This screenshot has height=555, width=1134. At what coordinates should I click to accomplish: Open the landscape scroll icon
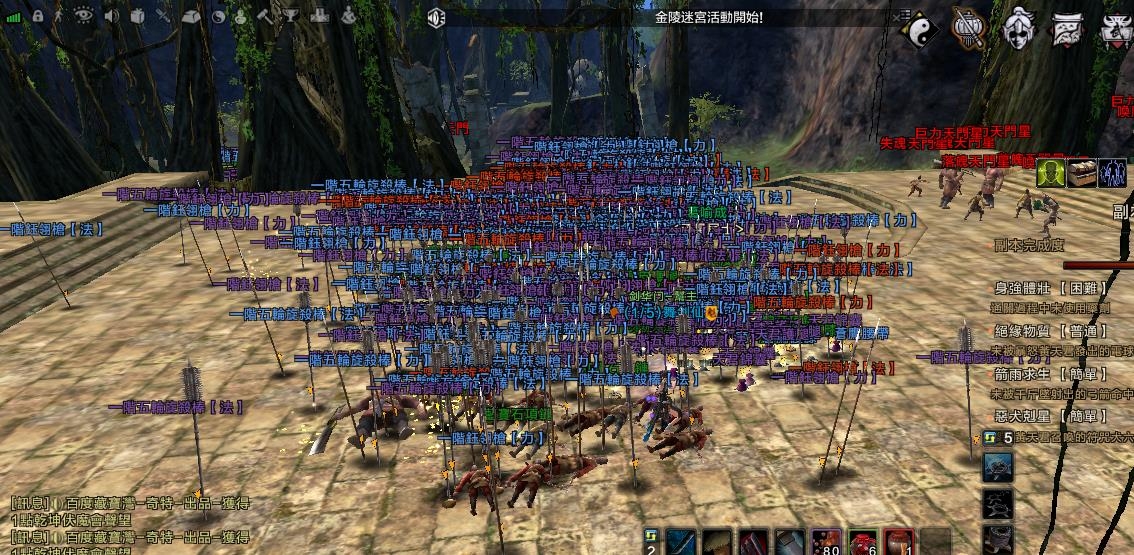1068,29
